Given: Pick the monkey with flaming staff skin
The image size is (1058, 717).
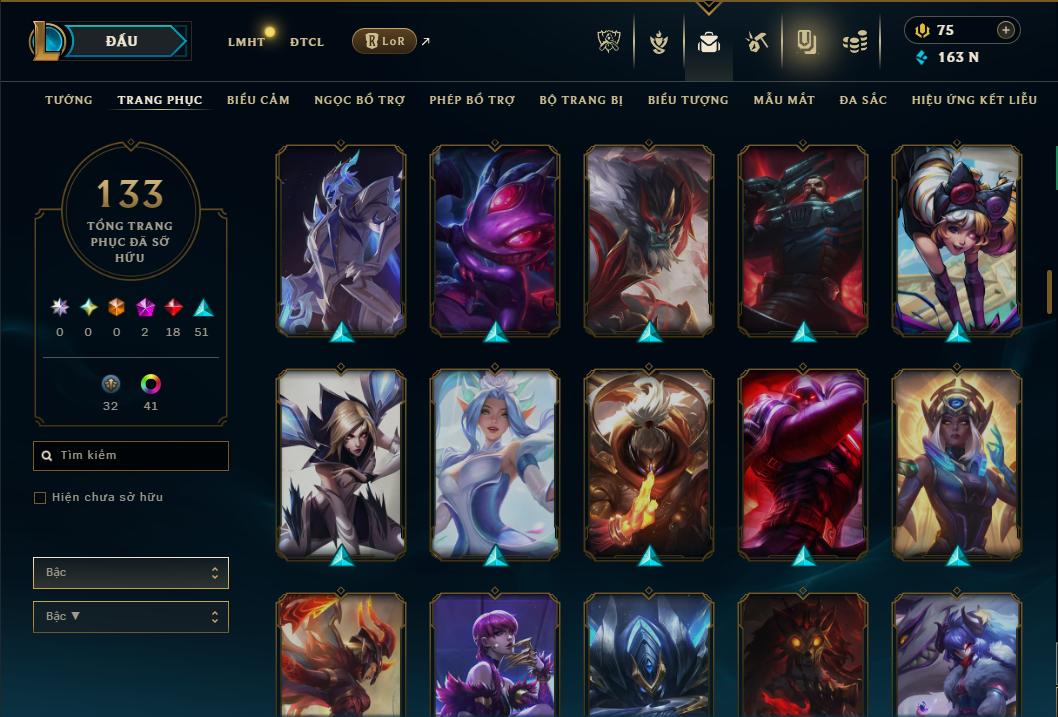Looking at the screenshot, I should (649, 463).
